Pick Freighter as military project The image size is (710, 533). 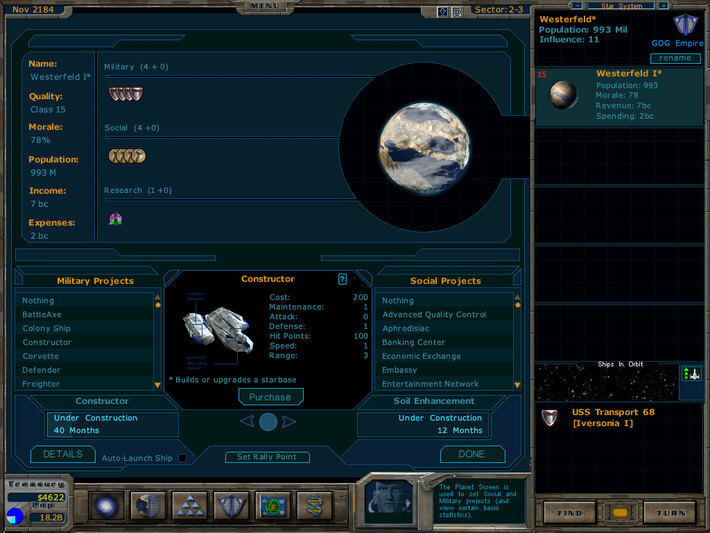pos(42,384)
